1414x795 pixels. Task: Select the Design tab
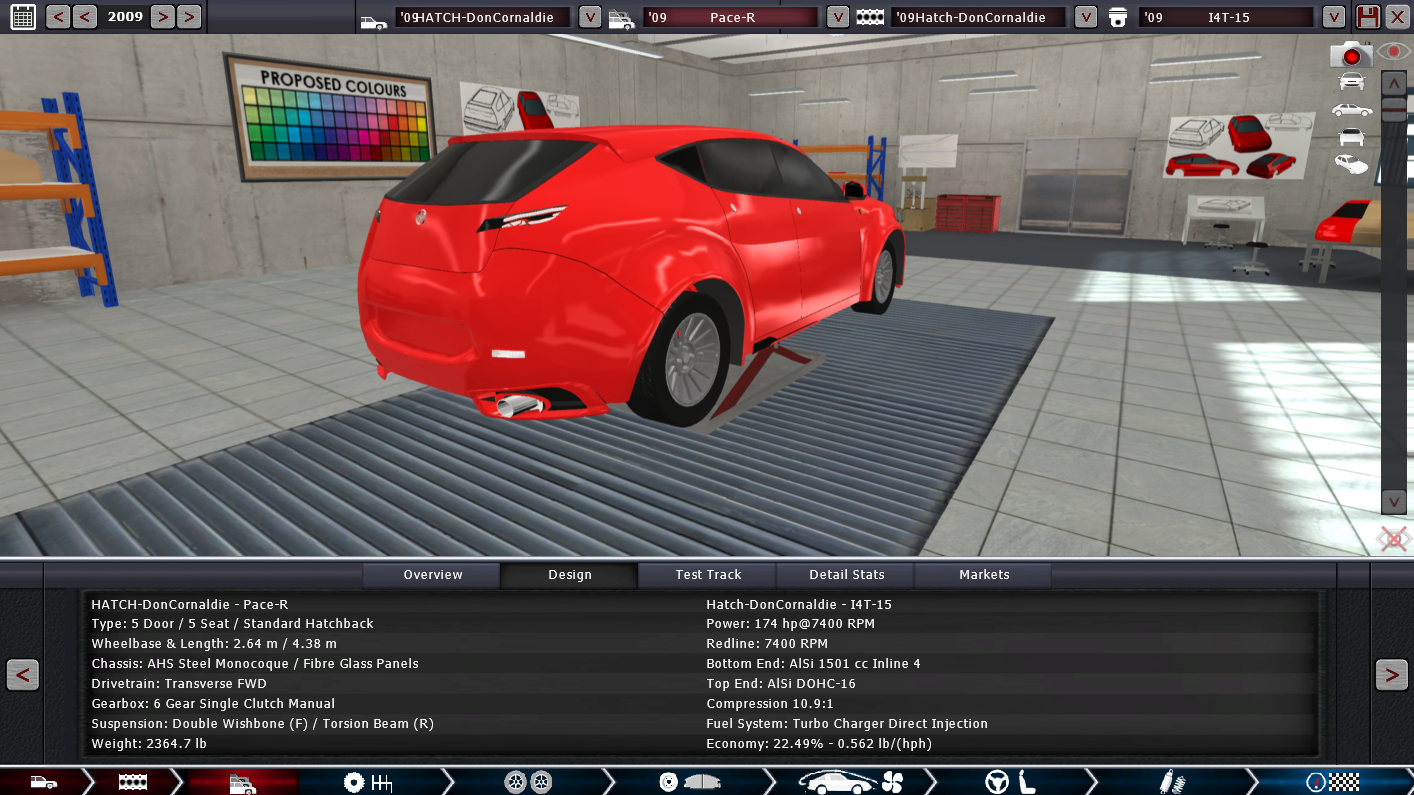569,575
